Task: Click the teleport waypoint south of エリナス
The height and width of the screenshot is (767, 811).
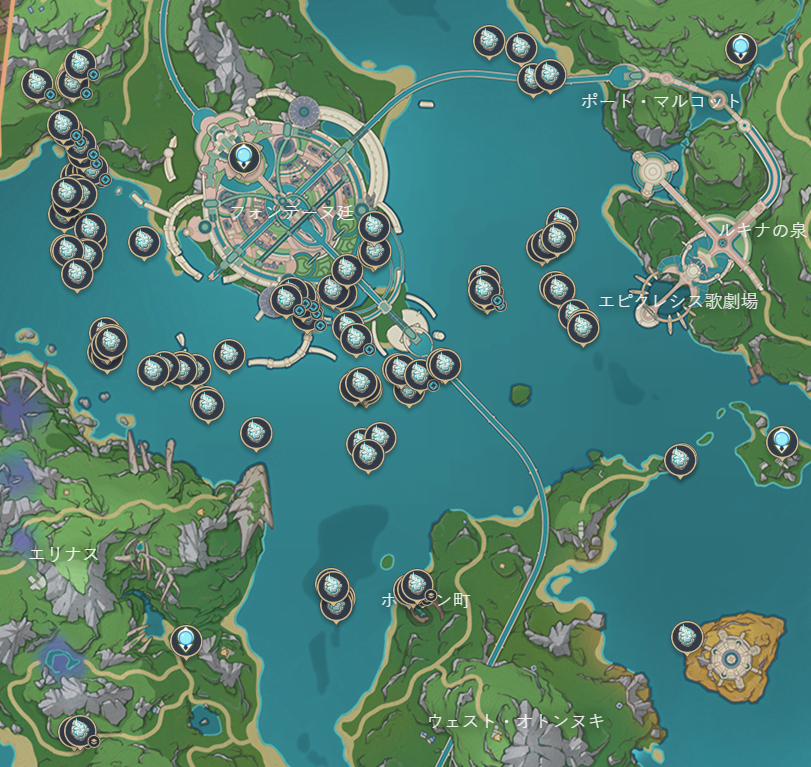Action: tap(185, 639)
